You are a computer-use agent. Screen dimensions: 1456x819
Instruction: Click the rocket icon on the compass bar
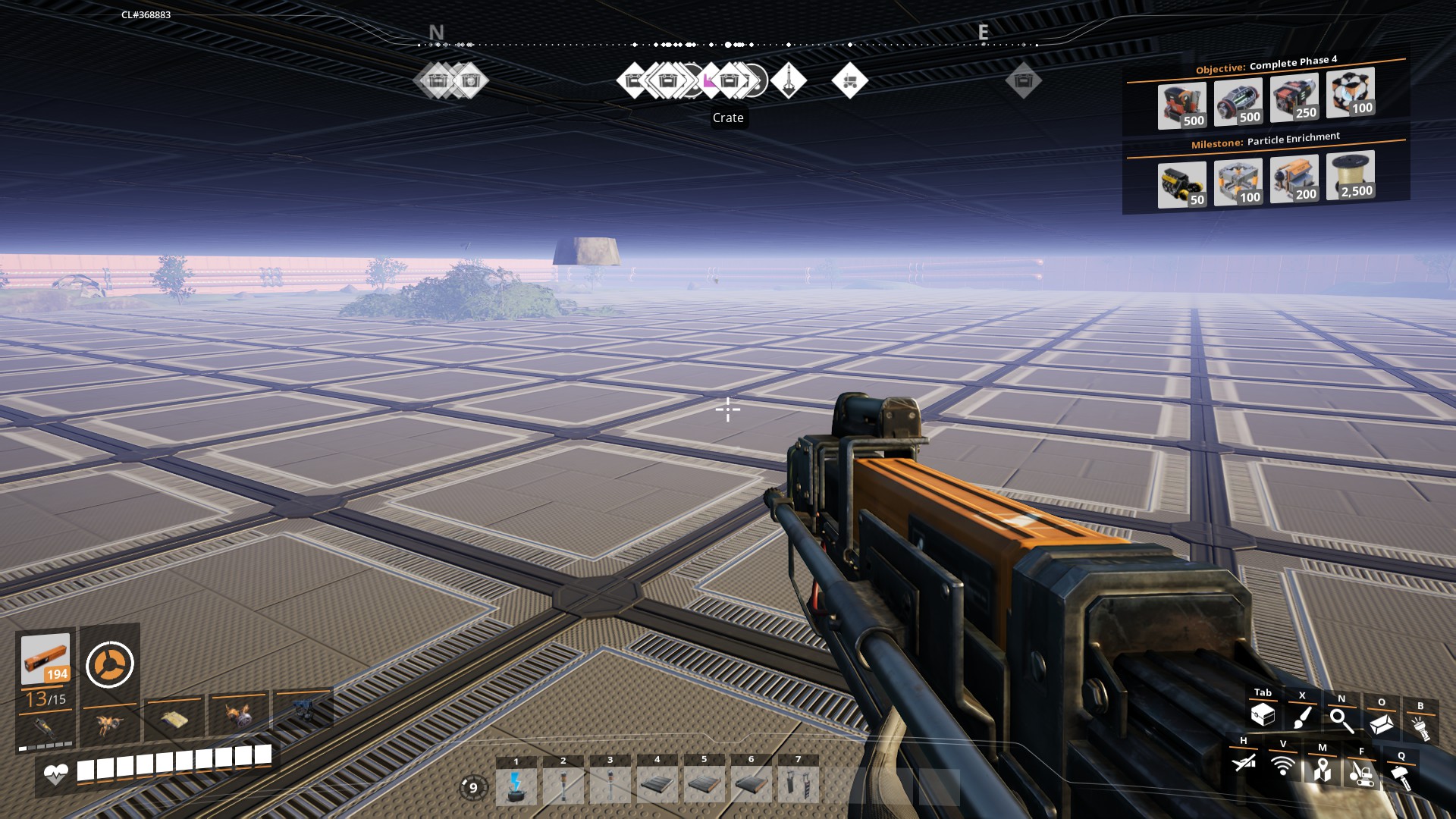pyautogui.click(x=789, y=81)
